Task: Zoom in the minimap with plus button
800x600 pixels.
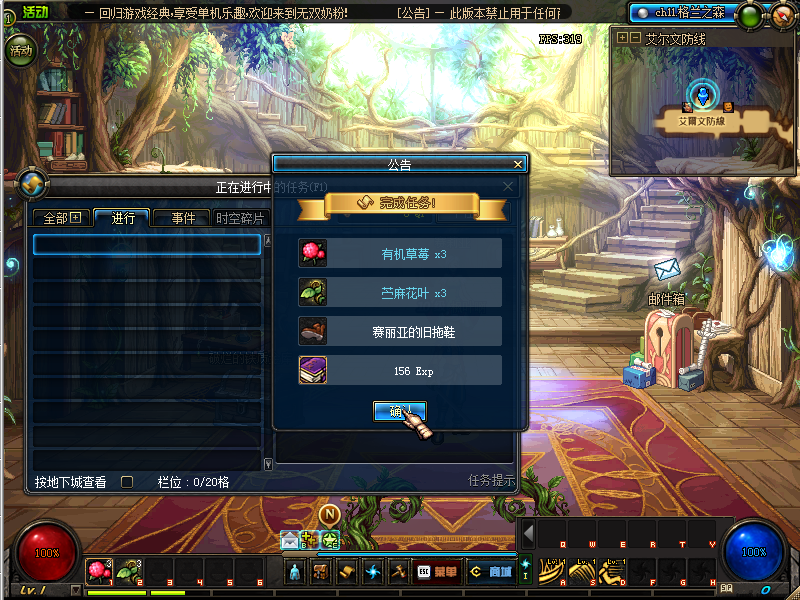Action: [x=622, y=37]
